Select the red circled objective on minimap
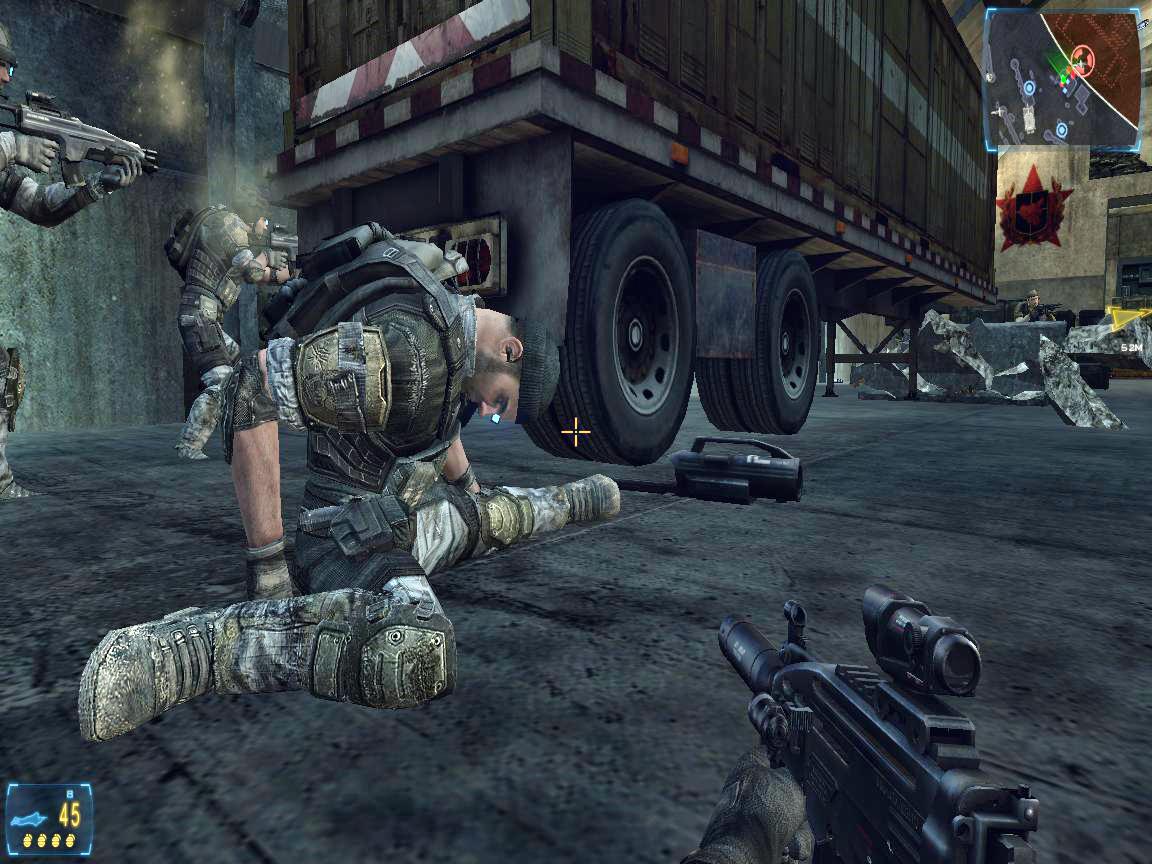This screenshot has width=1152, height=864. pyautogui.click(x=1083, y=62)
